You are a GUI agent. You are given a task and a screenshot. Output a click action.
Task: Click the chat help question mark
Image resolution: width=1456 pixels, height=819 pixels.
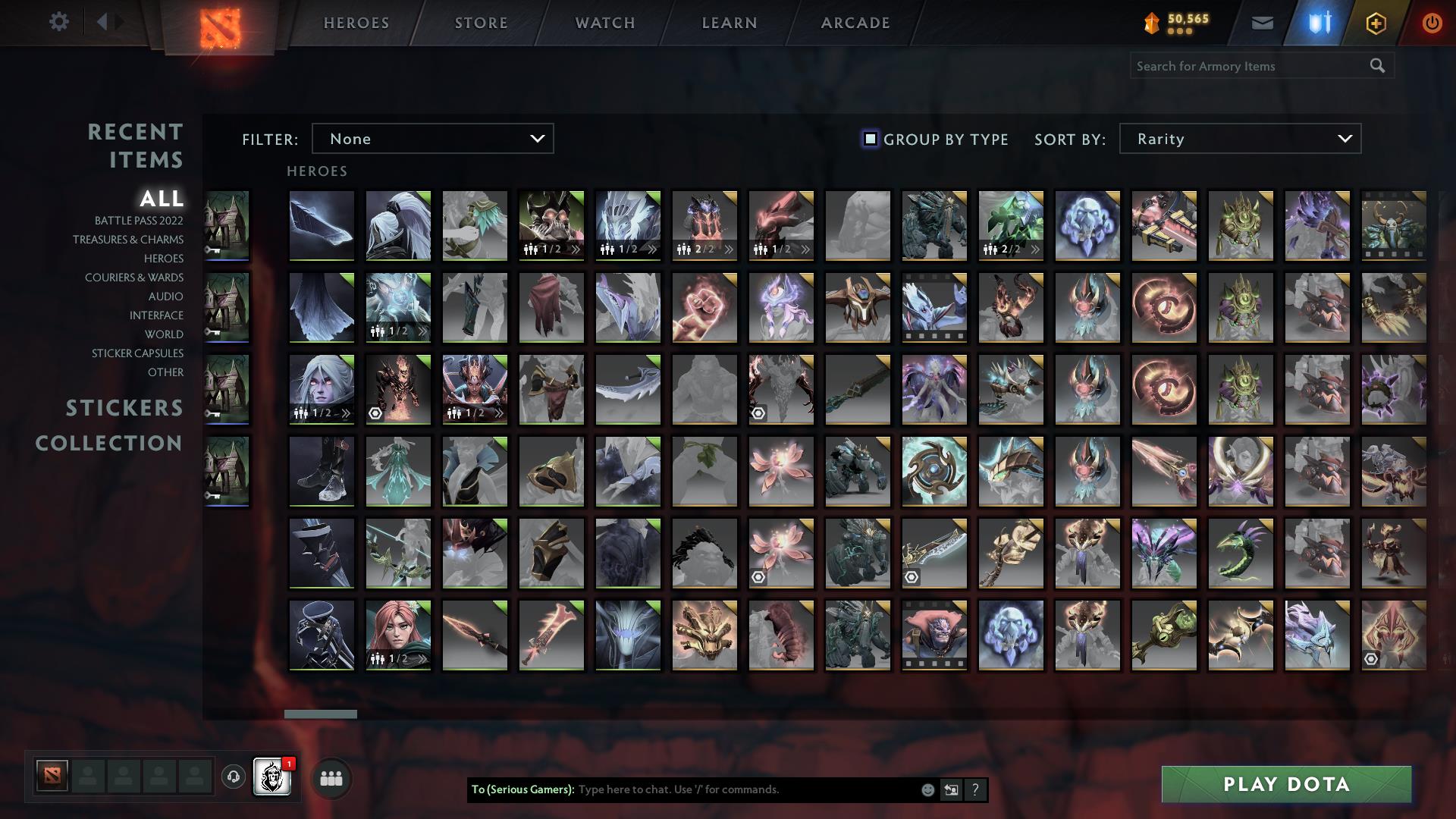(974, 789)
